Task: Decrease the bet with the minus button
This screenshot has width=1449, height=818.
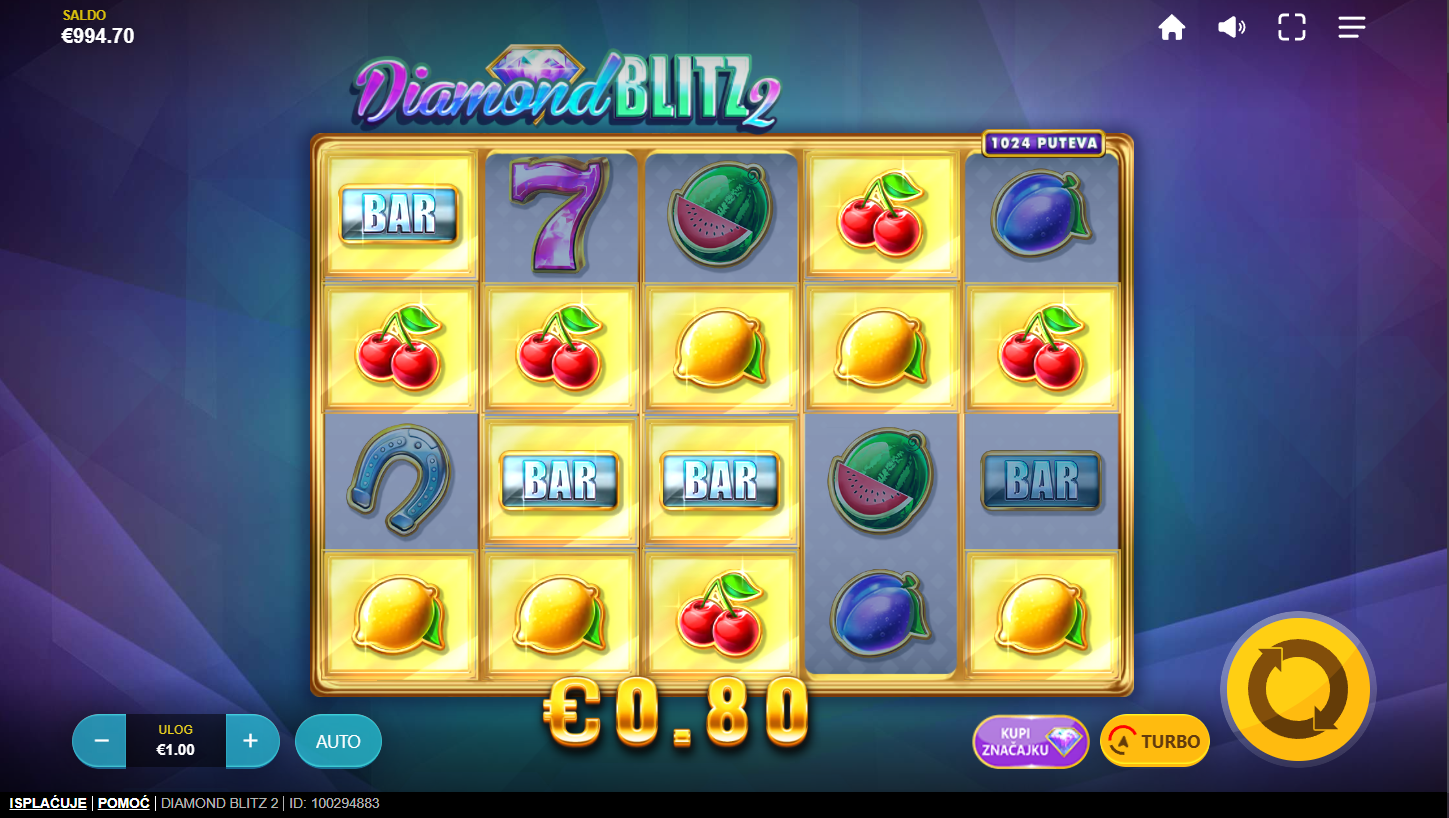Action: tap(101, 741)
